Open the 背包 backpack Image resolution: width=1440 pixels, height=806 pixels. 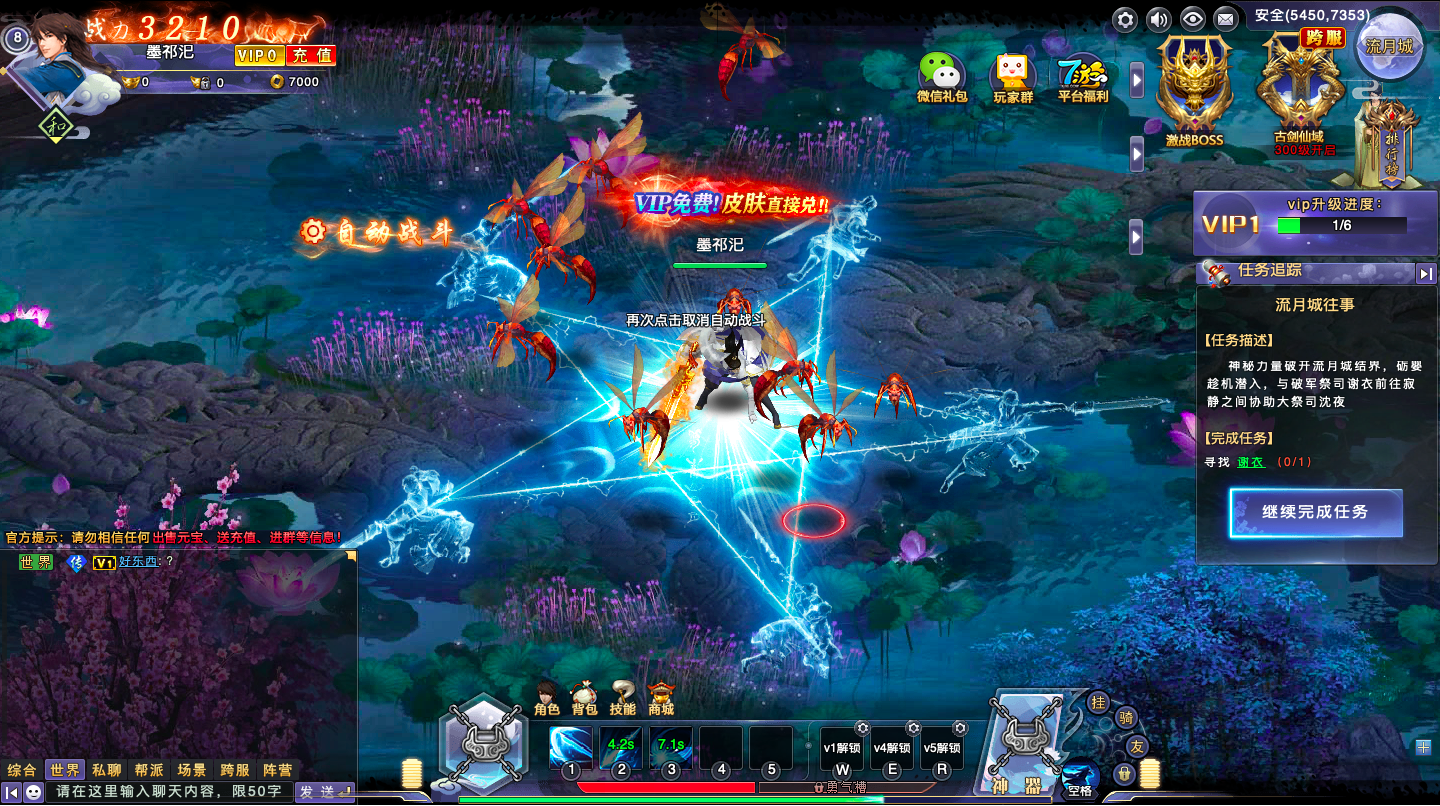click(585, 699)
